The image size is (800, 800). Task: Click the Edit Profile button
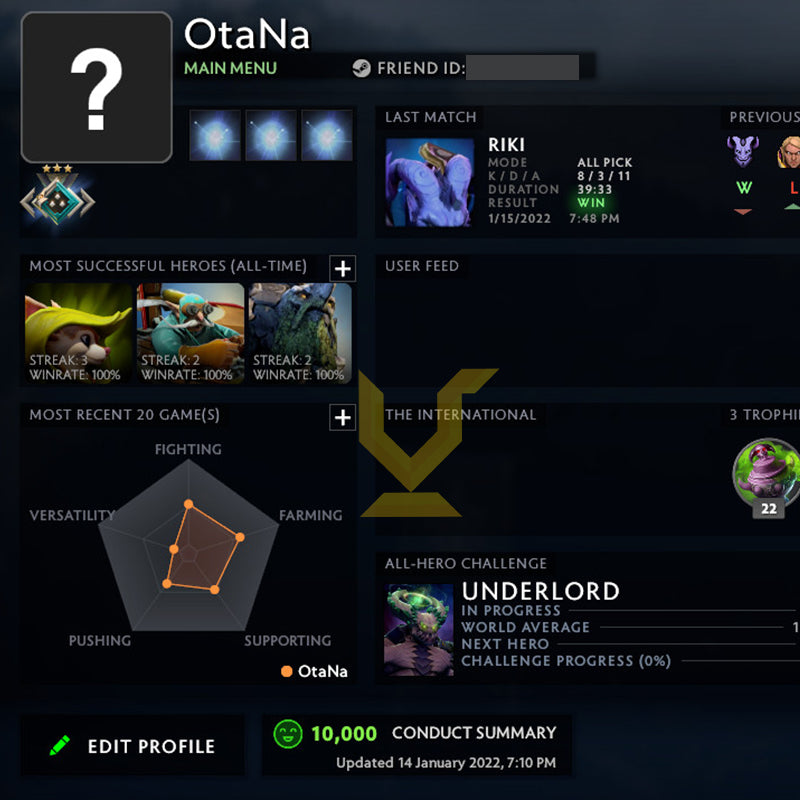(x=133, y=746)
